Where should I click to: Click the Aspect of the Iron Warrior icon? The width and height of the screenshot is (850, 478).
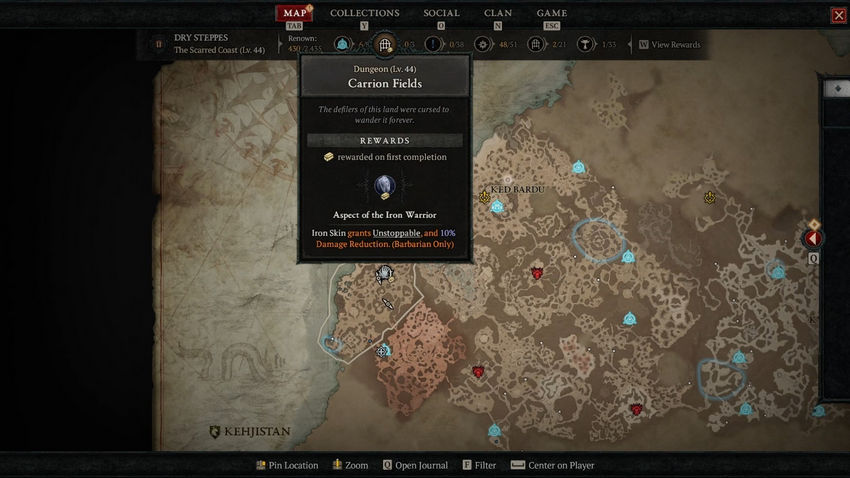[385, 186]
